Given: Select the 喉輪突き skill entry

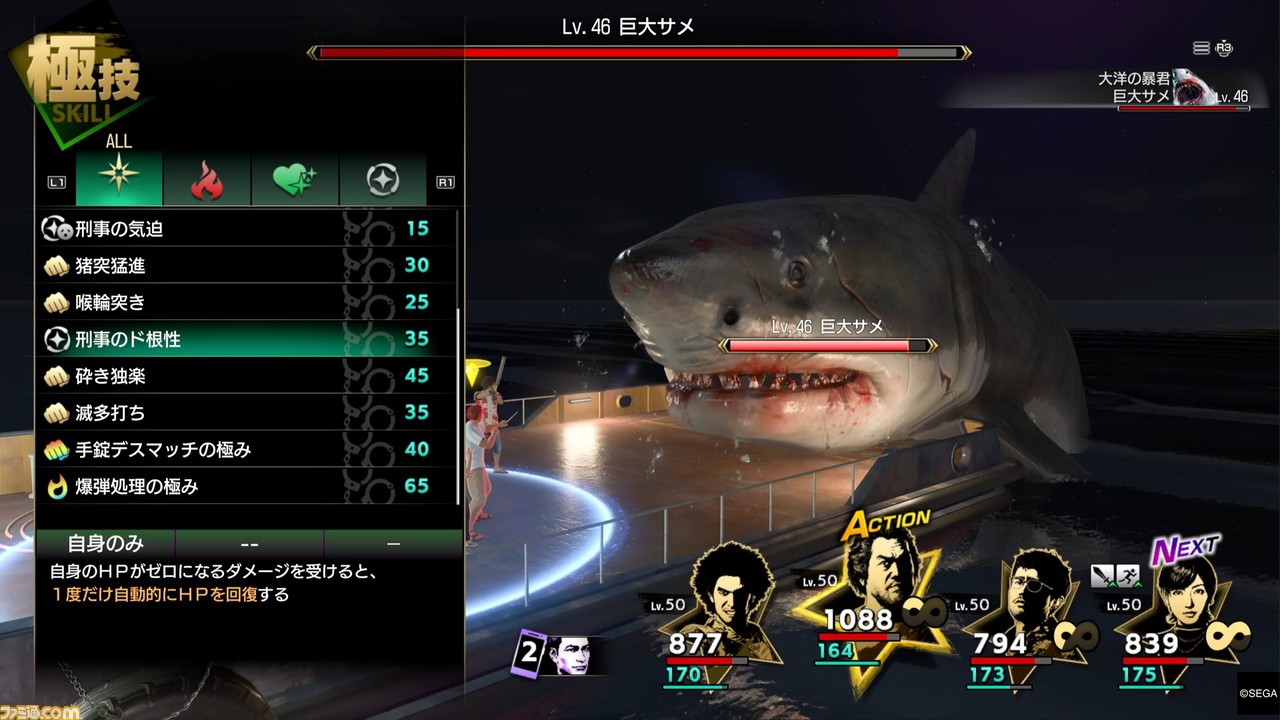Looking at the screenshot, I should click(240, 302).
